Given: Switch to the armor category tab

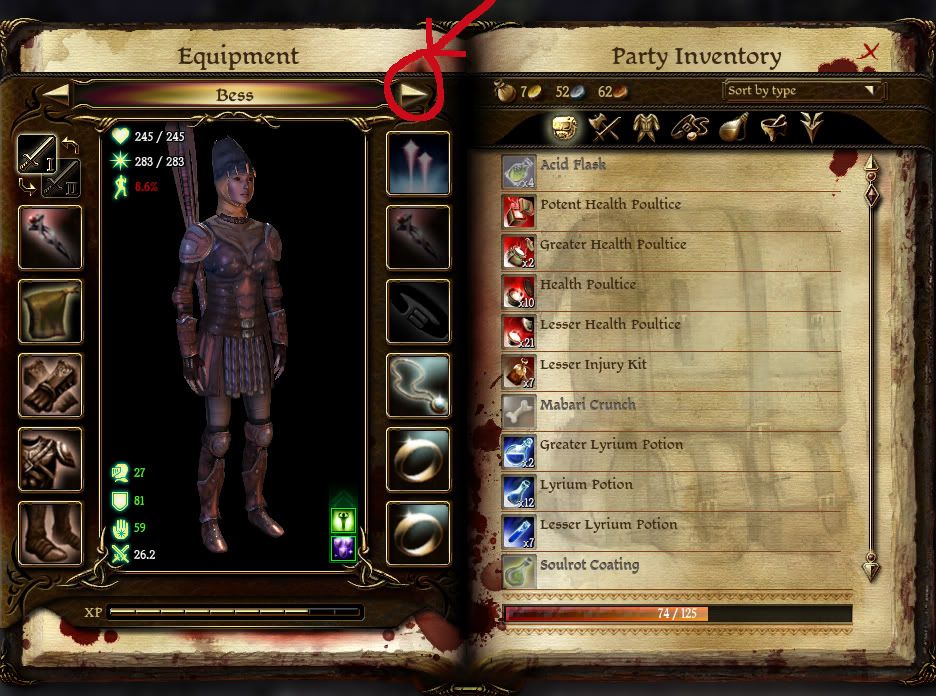Looking at the screenshot, I should [x=648, y=127].
